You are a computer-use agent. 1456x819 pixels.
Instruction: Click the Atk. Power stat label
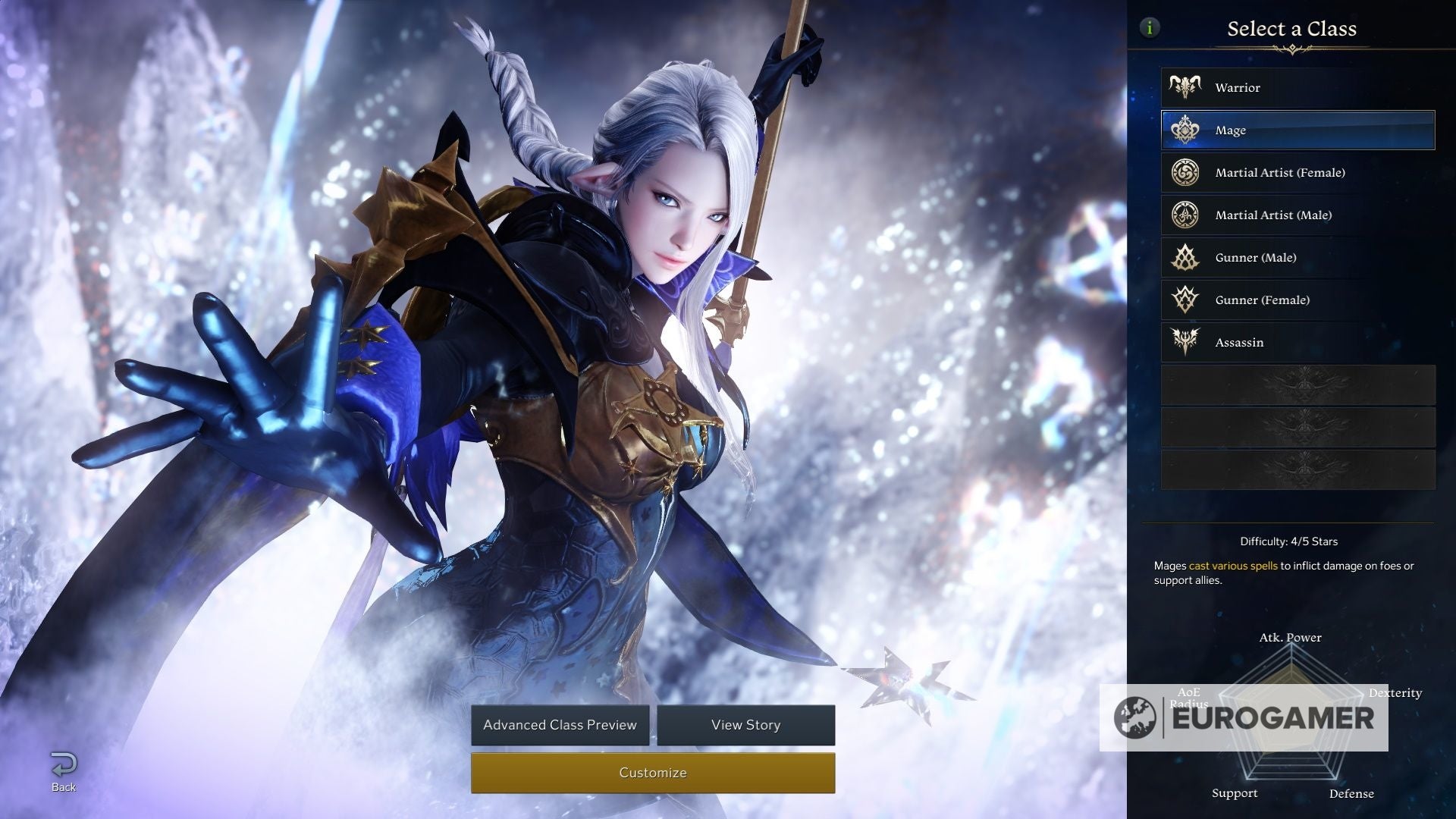click(1290, 638)
